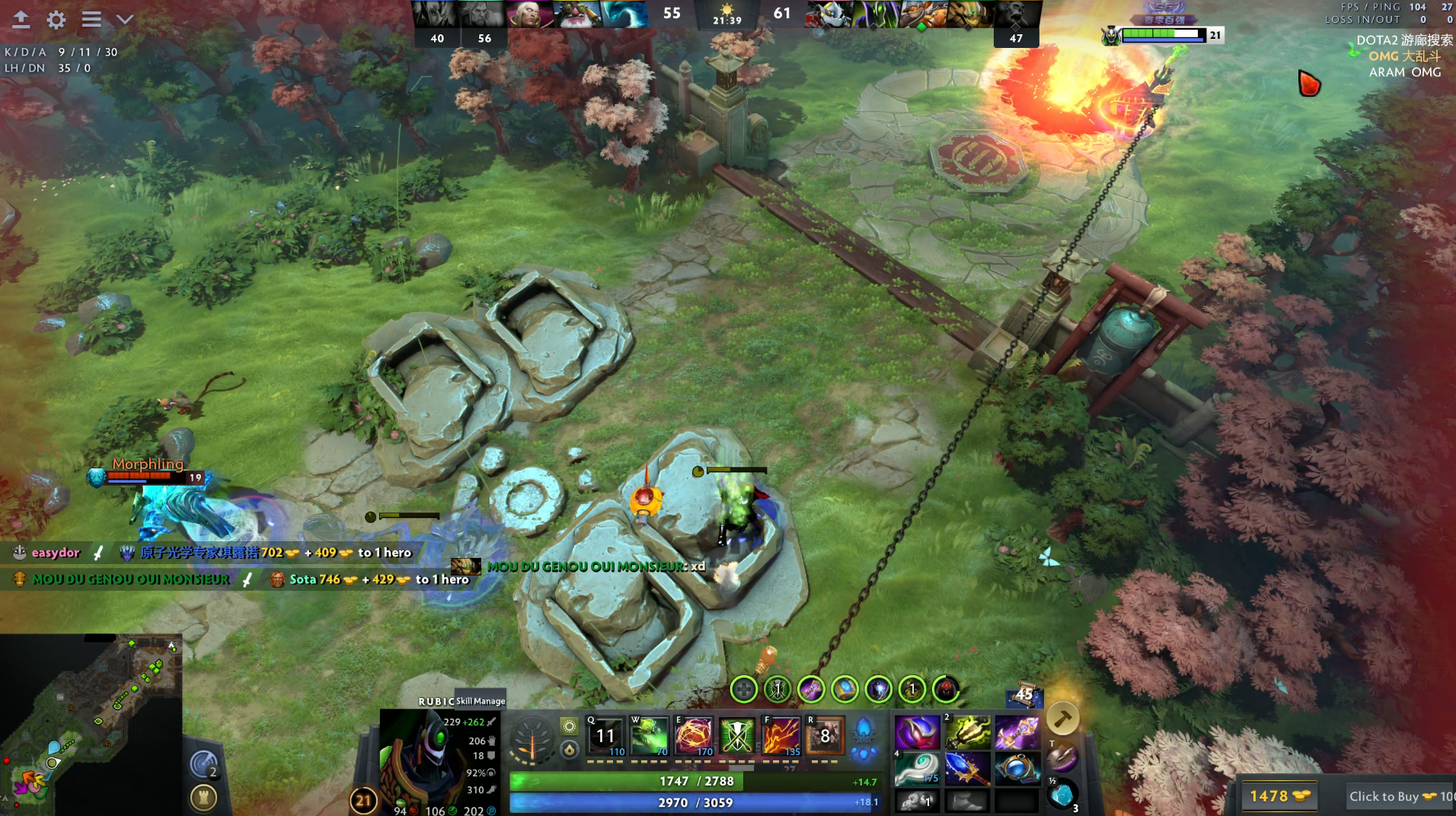Use the Aghanim's Scepter item slot
The image size is (1456, 816).
[967, 769]
